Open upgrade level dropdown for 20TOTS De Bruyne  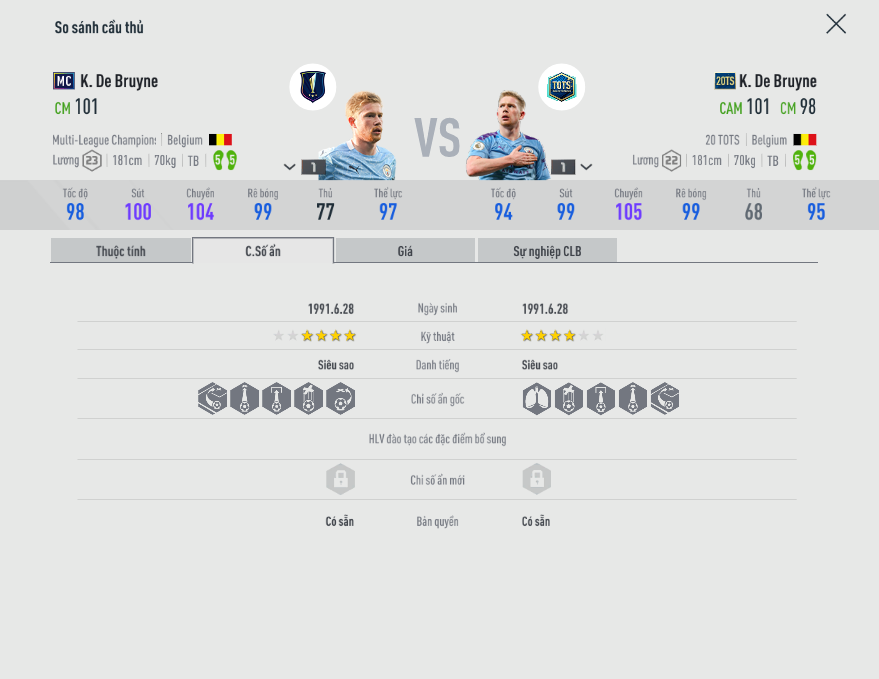[x=586, y=167]
